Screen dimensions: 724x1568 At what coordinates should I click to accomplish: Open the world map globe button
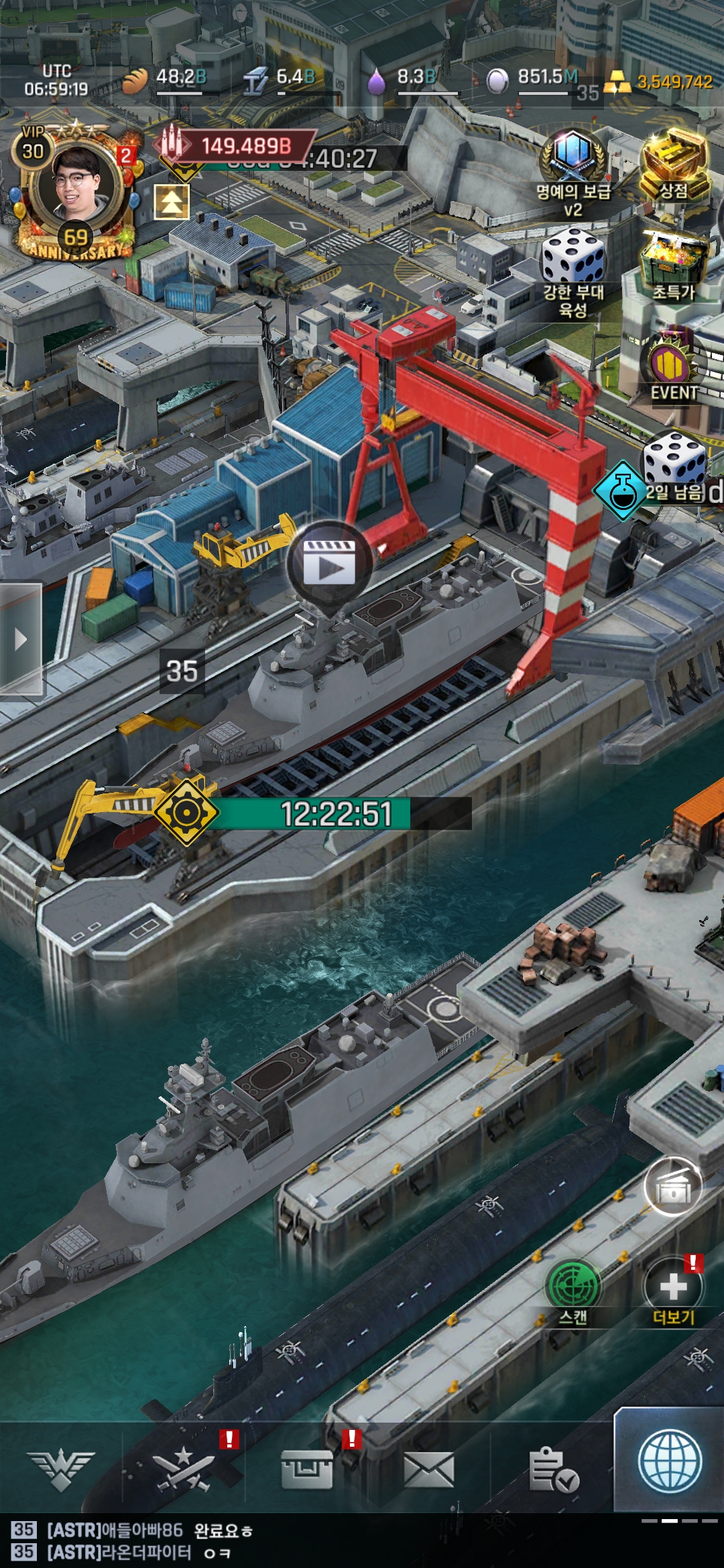tap(670, 1461)
